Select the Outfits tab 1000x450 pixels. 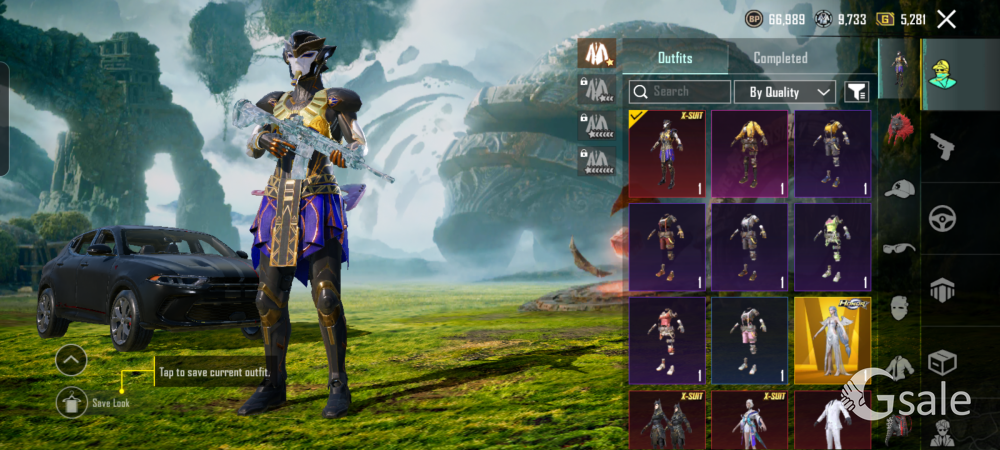[674, 58]
